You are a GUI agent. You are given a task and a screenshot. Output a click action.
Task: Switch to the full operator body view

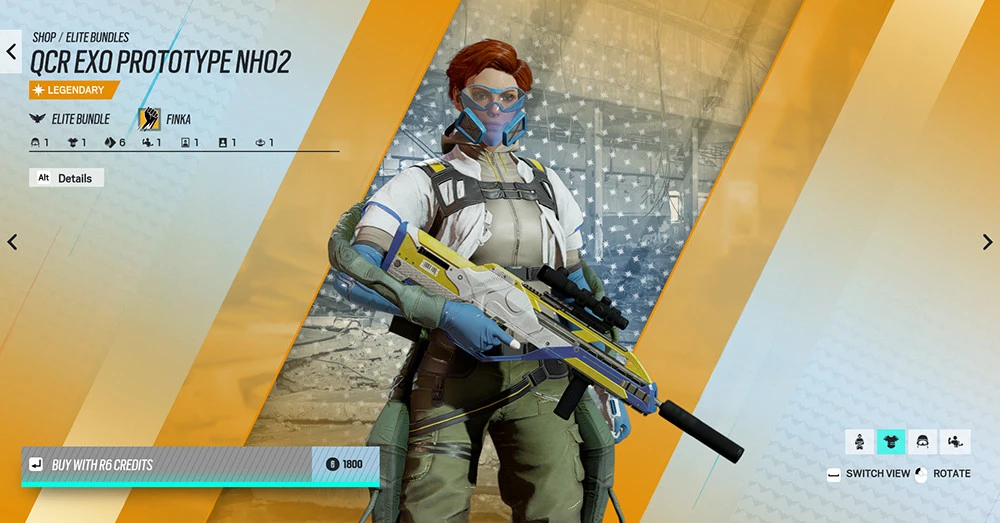pos(860,441)
